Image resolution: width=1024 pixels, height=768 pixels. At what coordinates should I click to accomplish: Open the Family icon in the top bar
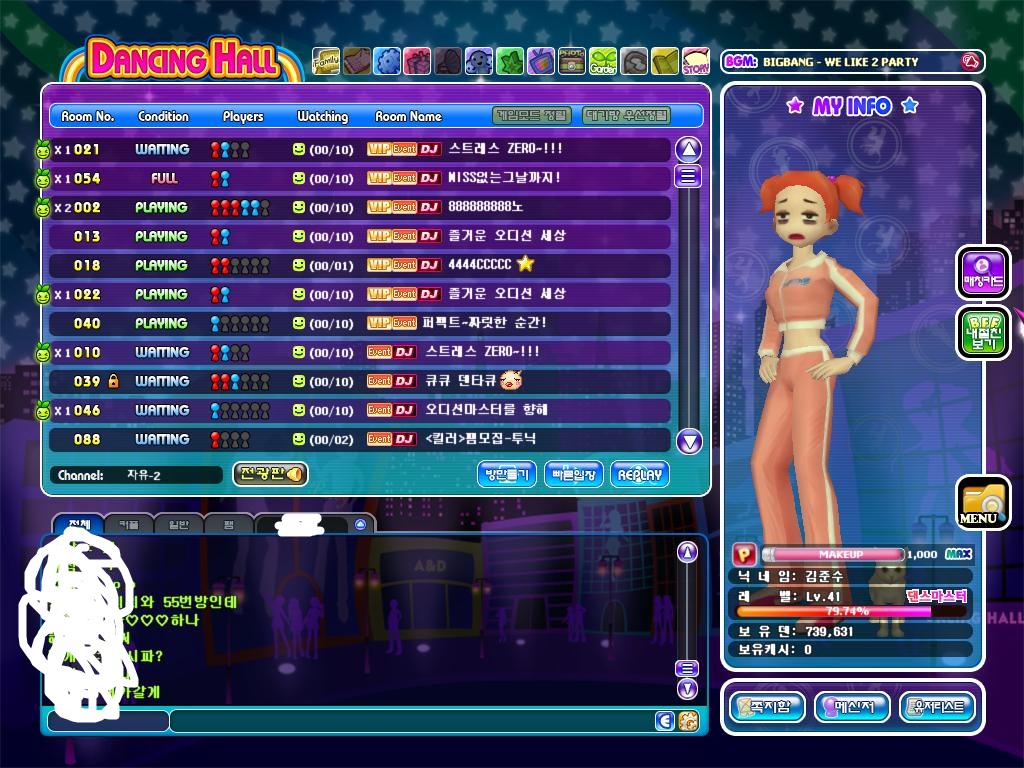[x=326, y=62]
